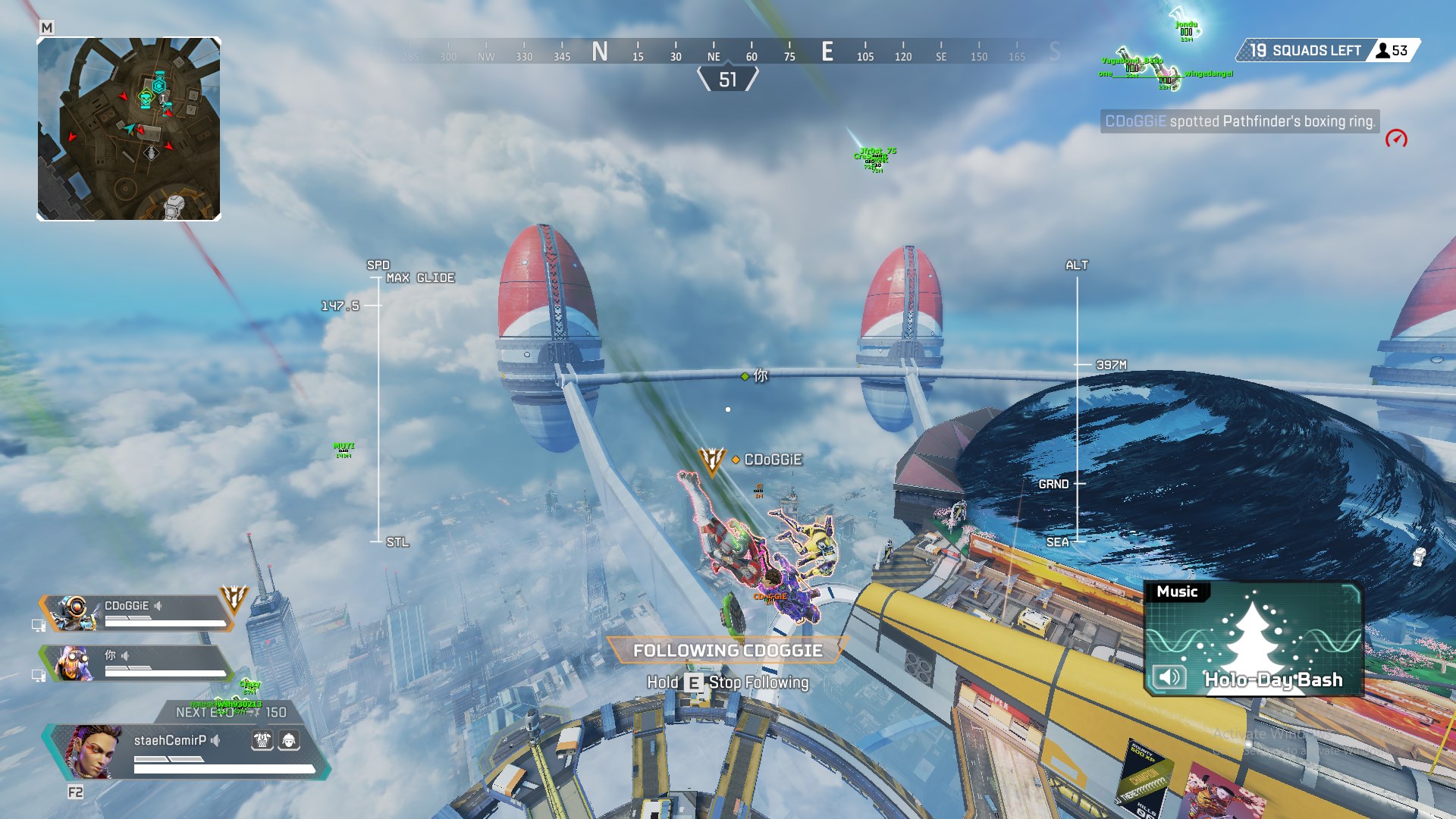
Task: Click the Following CDoGGiE banner
Action: click(727, 651)
